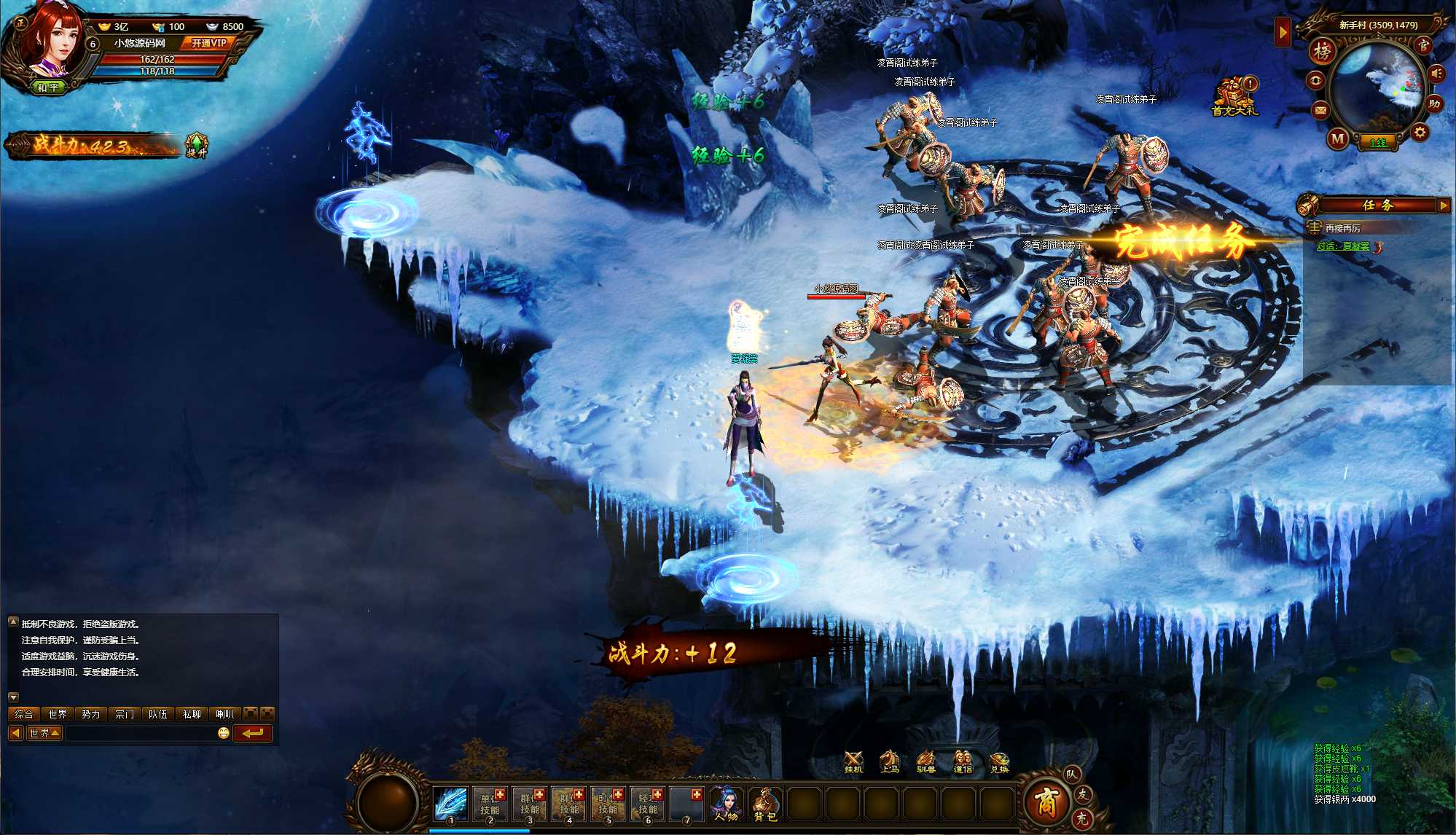Open the 首充大礼 first-recharge gift
Viewport: 1456px width, 835px height.
point(1234,96)
